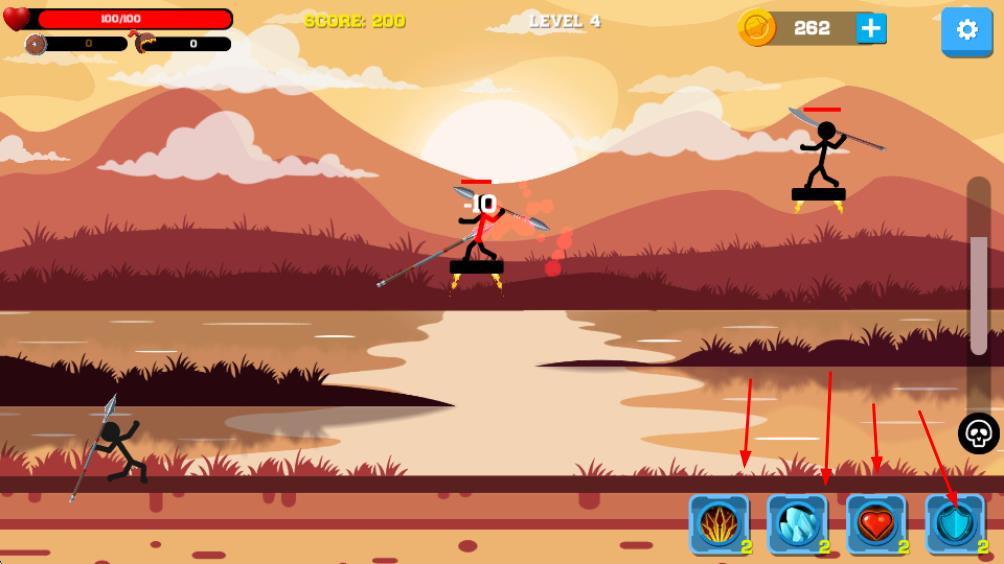Click the skull icon button

979,434
